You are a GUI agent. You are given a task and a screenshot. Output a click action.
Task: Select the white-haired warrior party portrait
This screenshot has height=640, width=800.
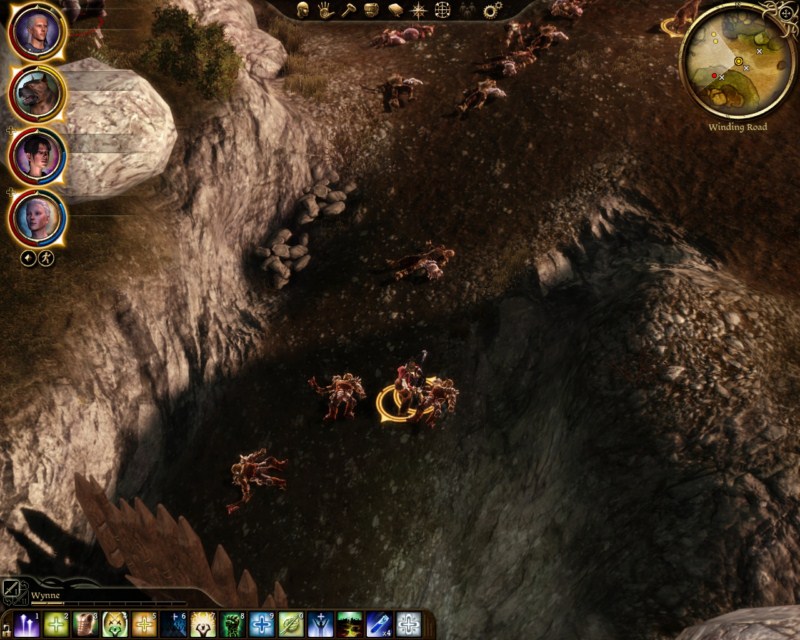[37, 32]
